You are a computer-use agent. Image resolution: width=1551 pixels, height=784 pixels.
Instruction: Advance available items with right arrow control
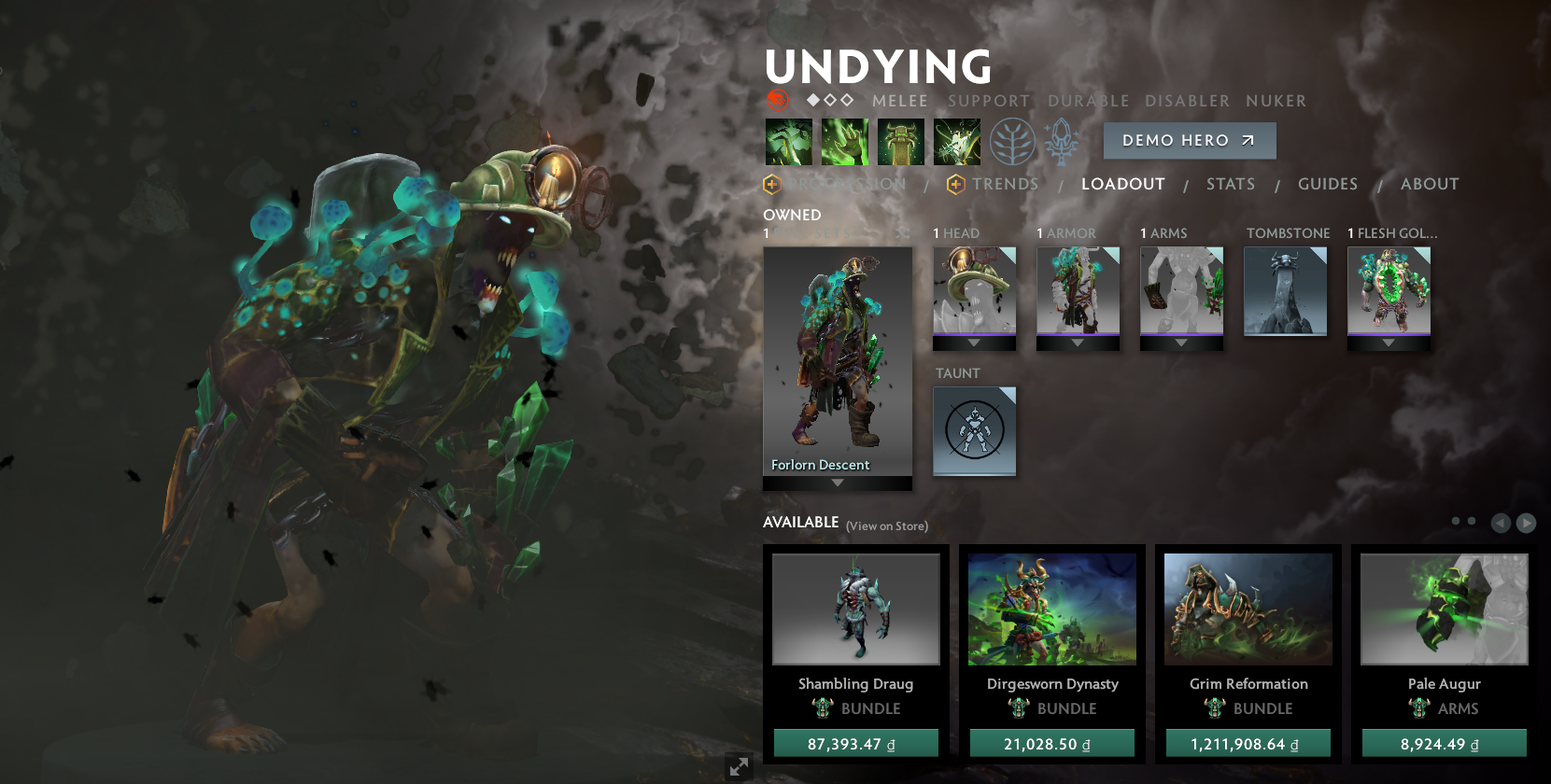[x=1526, y=523]
